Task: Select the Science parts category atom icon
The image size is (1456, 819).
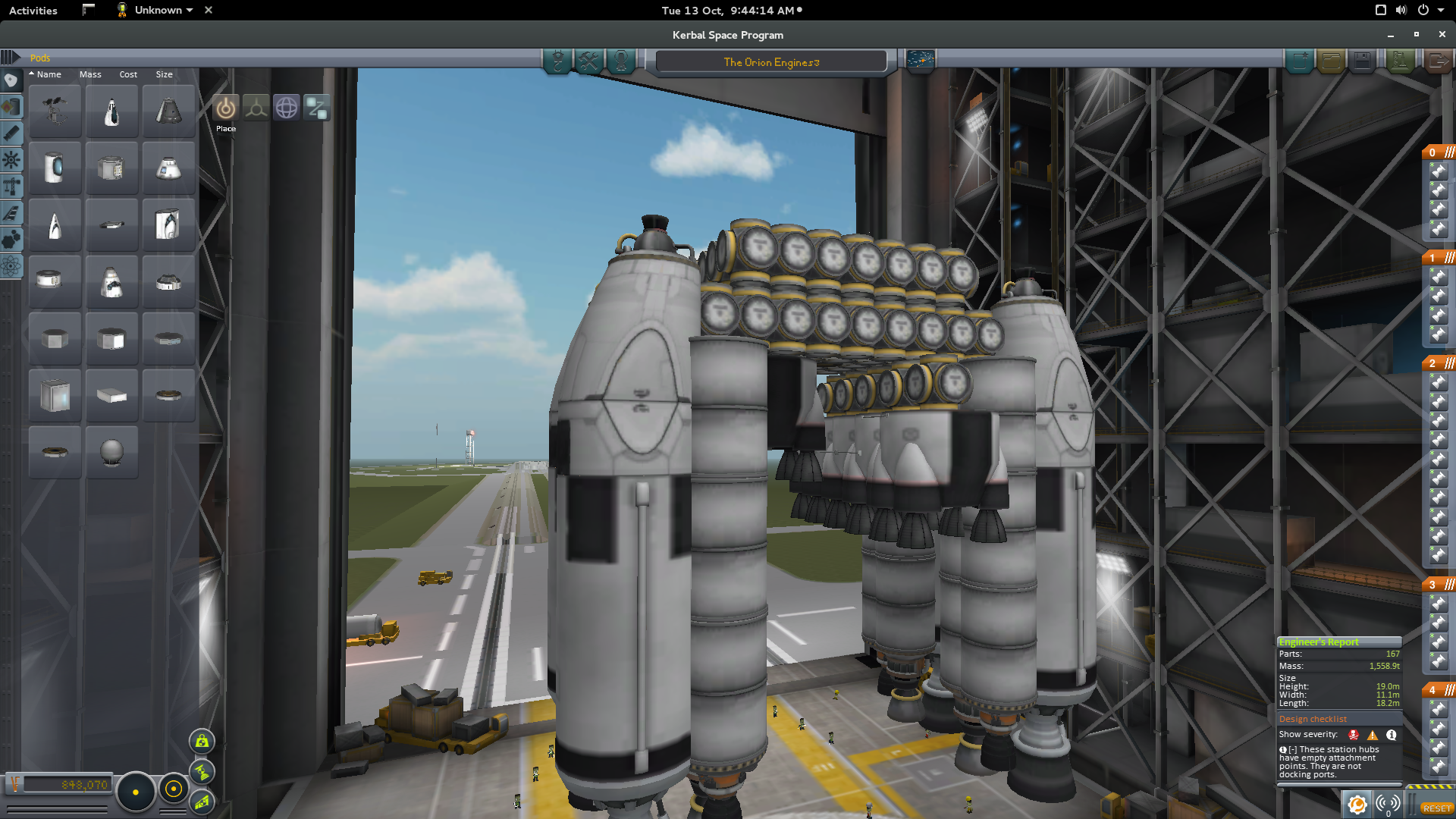Action: tap(11, 265)
